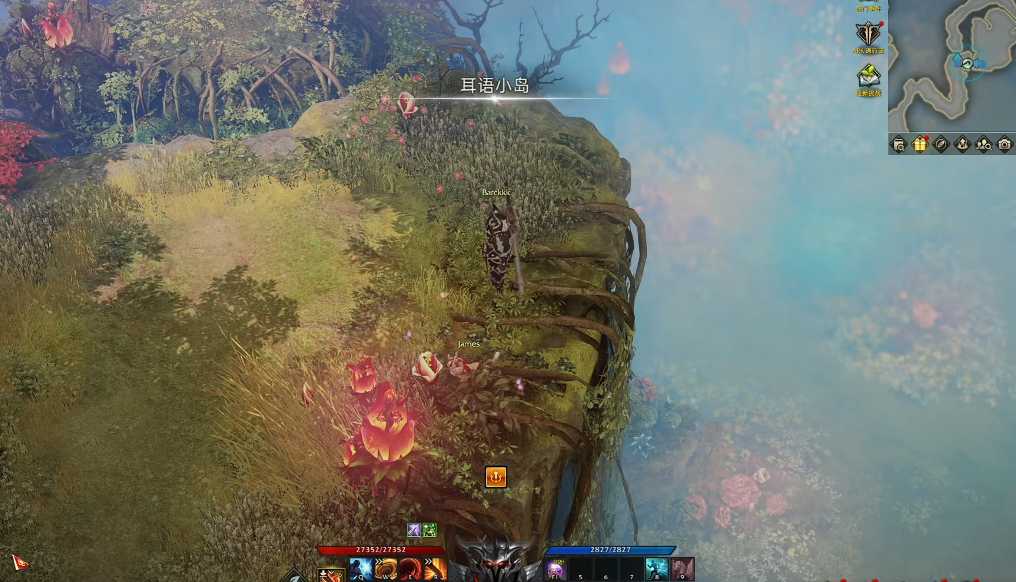Select the people search icon under minimap
This screenshot has width=1016, height=582.
983,144
